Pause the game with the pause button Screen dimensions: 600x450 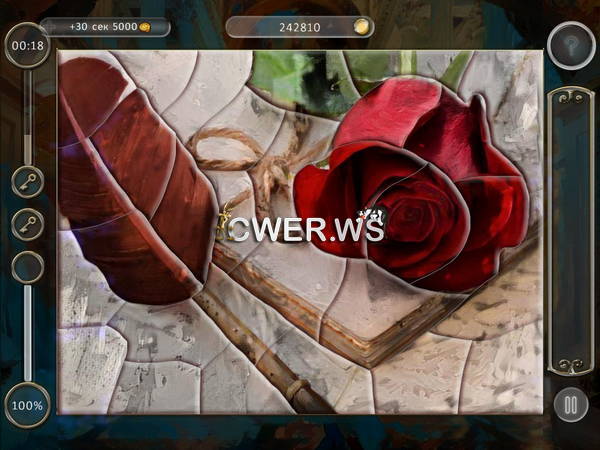(x=570, y=405)
